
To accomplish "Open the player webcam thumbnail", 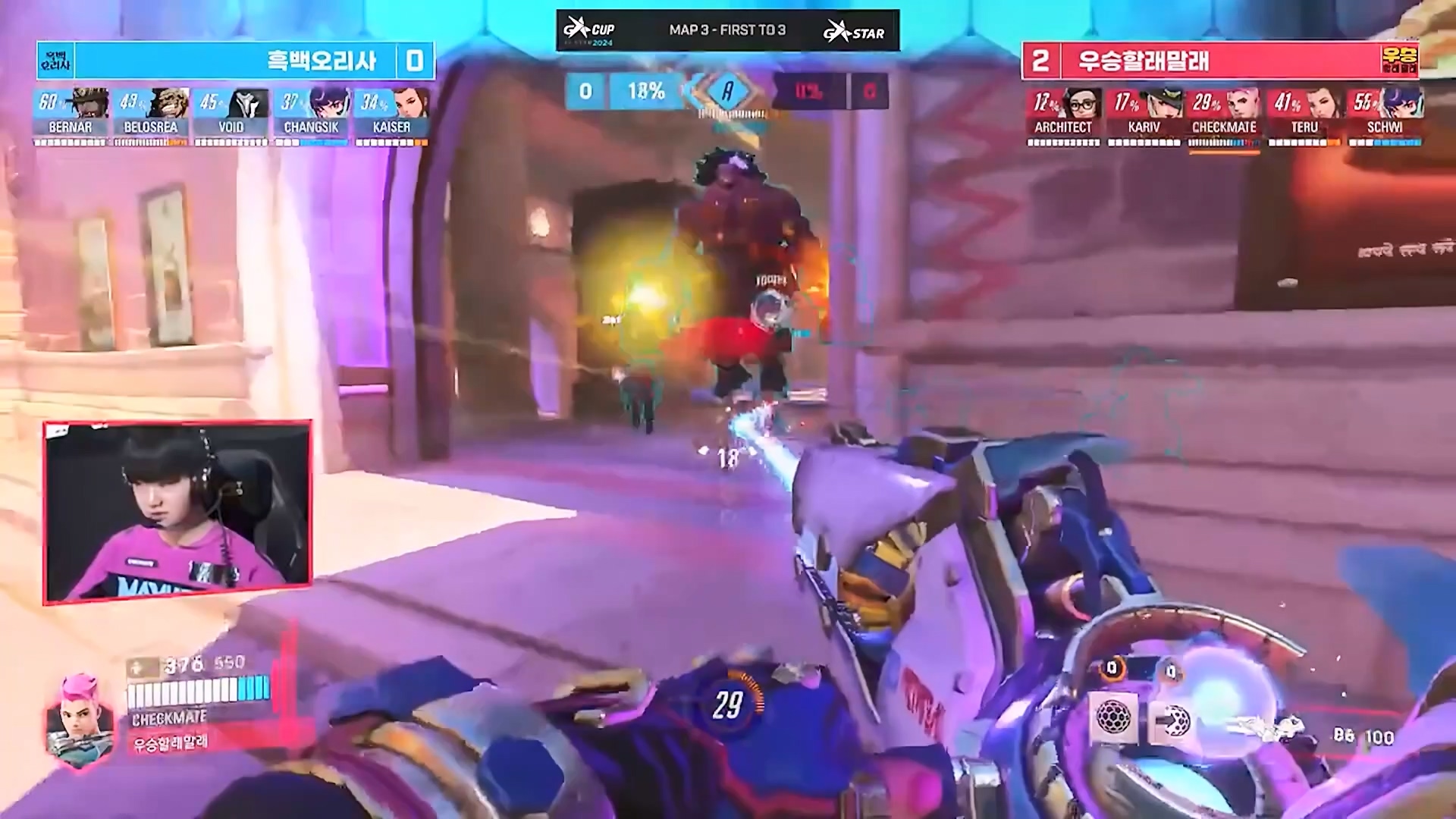I will (177, 513).
